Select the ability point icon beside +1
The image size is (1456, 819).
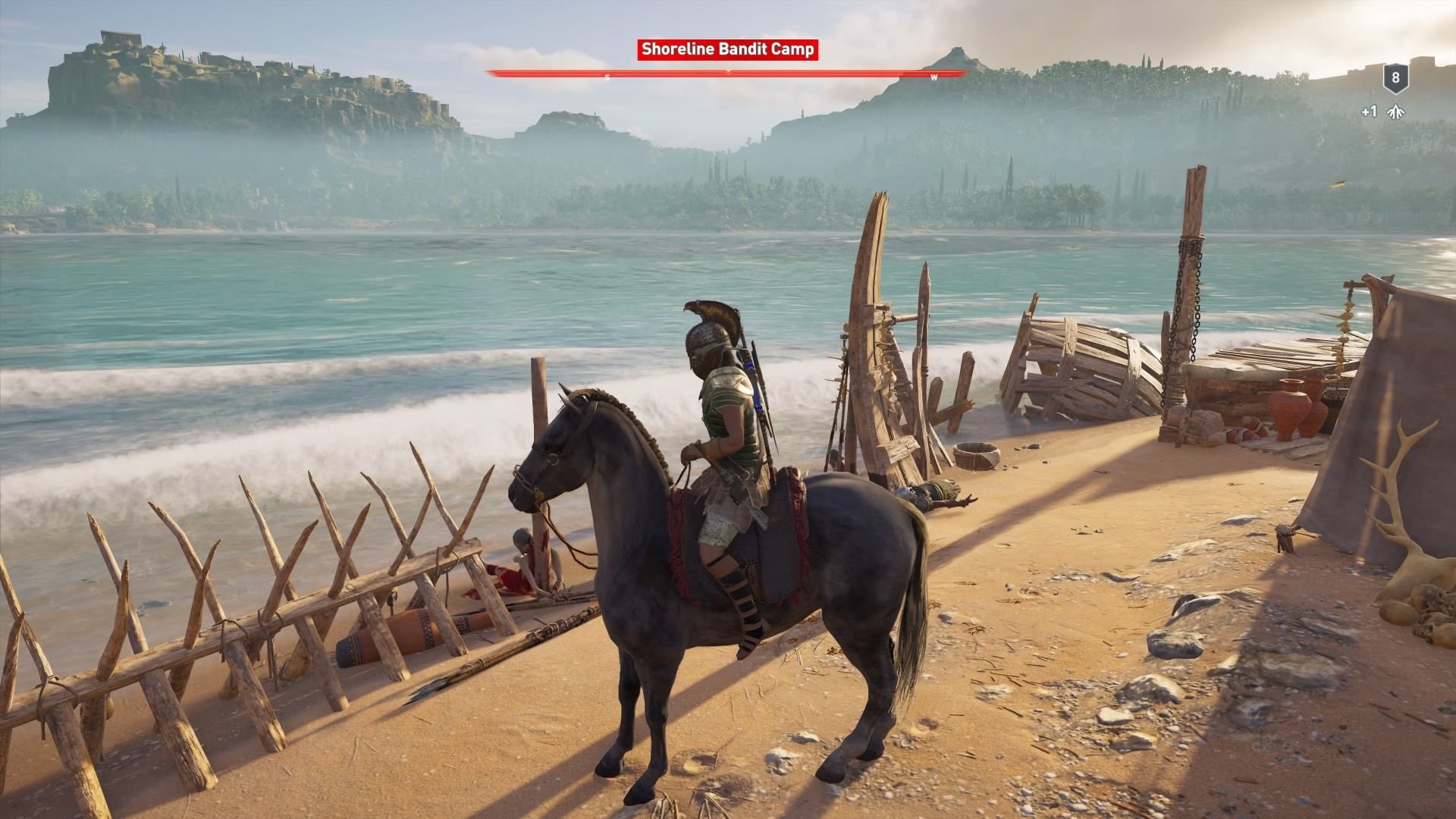click(1398, 111)
